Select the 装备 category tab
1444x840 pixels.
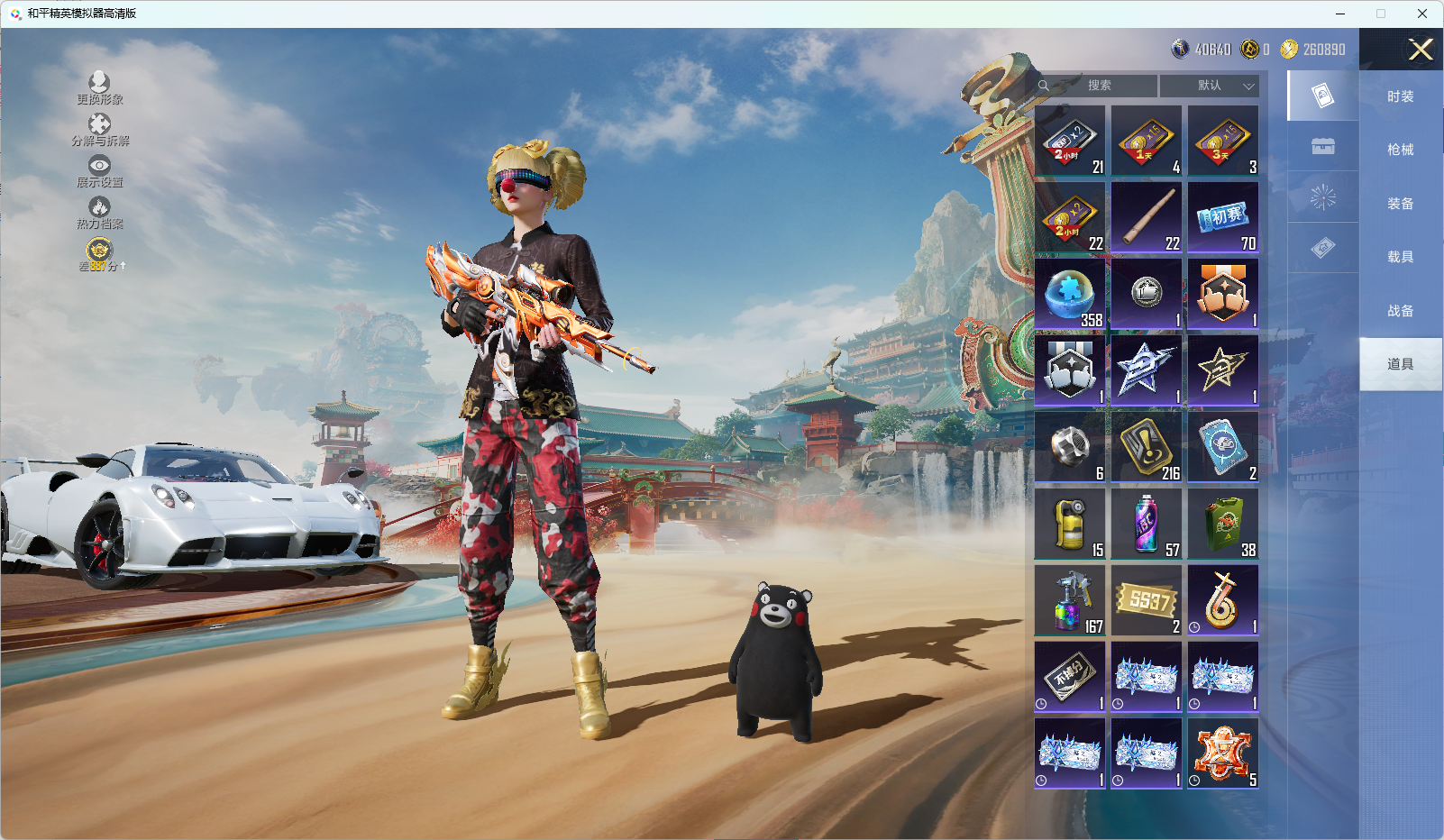(1400, 204)
